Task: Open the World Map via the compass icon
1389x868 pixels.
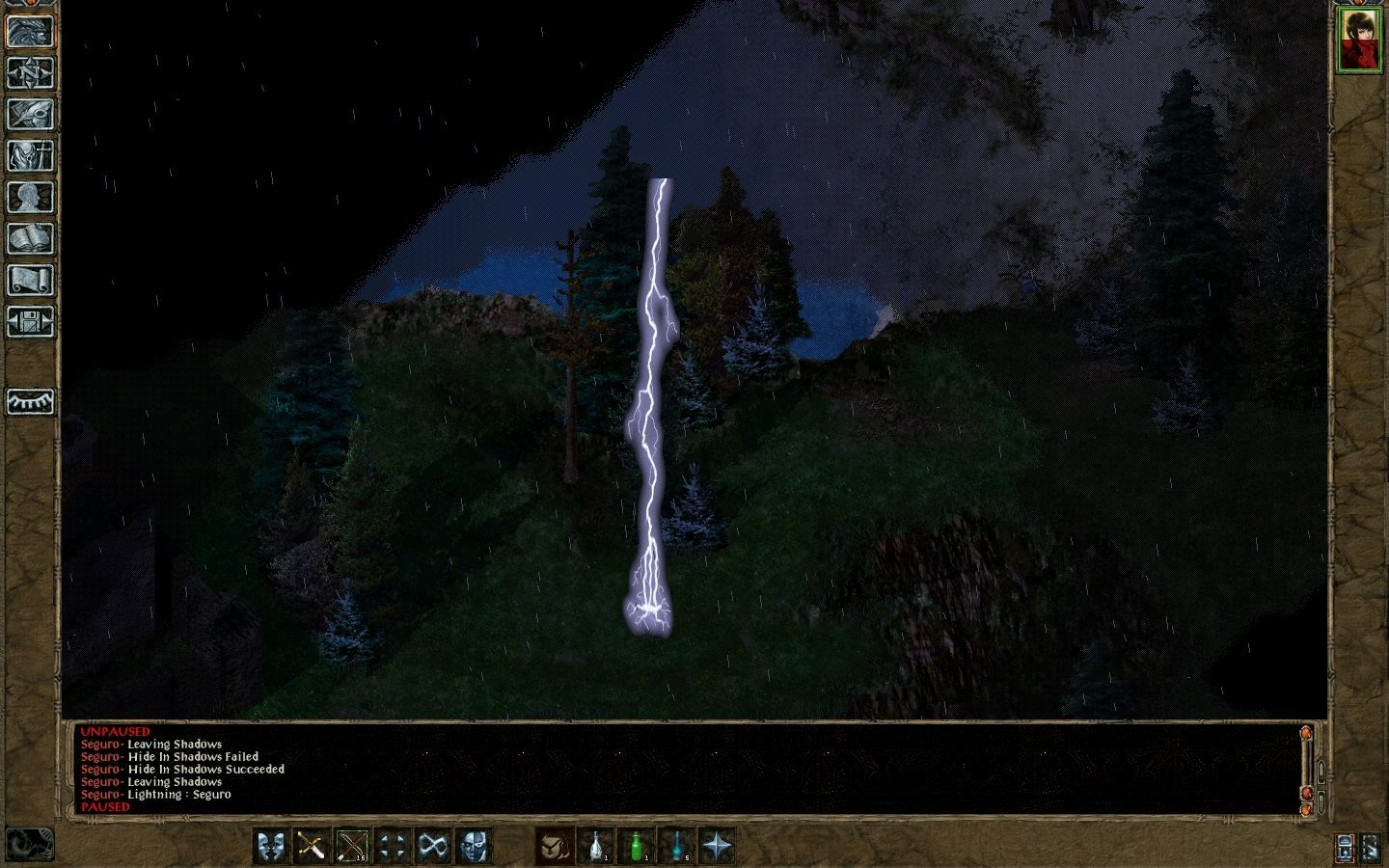Action: pyautogui.click(x=30, y=71)
